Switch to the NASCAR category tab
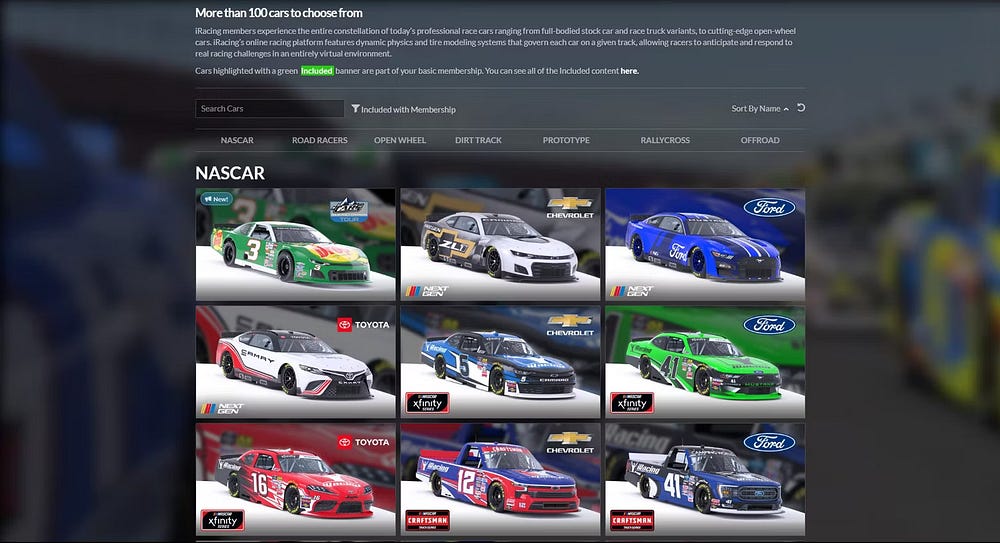Viewport: 1000px width, 543px height. (x=237, y=140)
